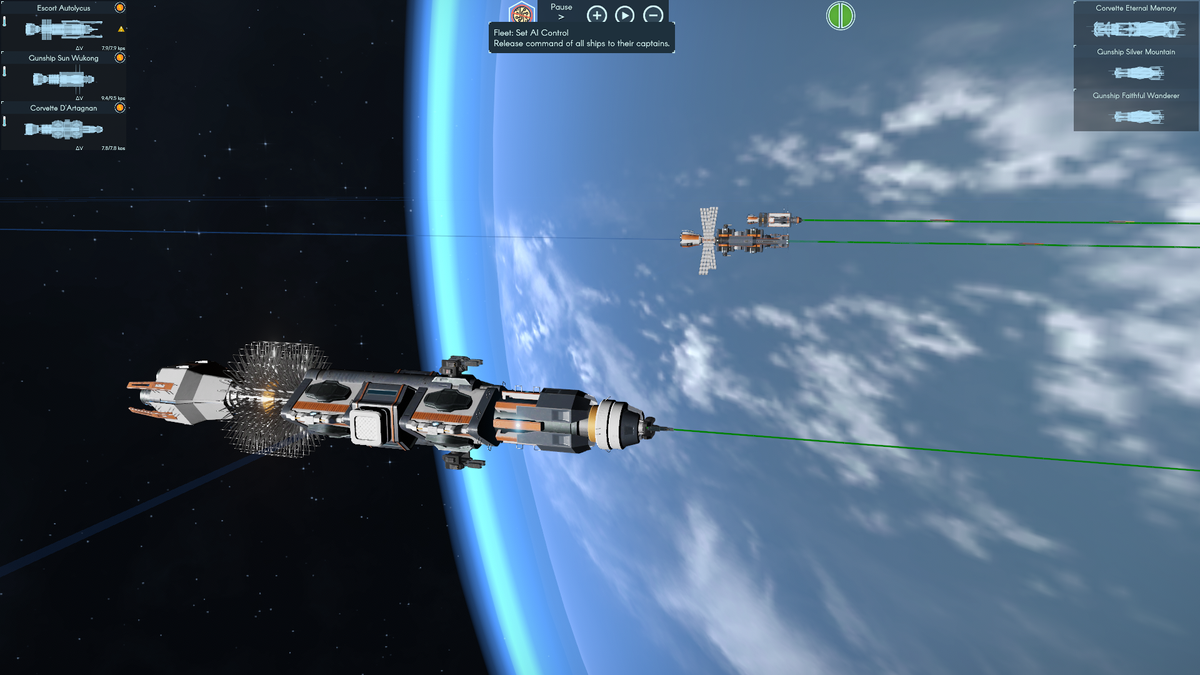Screen dimensions: 1200x675
Task: Open the yellow warning triangle on Escort Autolycus
Action: (x=121, y=29)
